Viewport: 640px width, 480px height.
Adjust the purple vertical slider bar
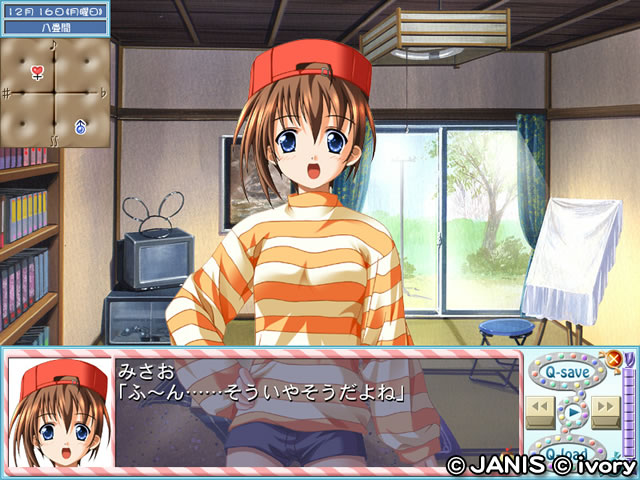[x=628, y=410]
